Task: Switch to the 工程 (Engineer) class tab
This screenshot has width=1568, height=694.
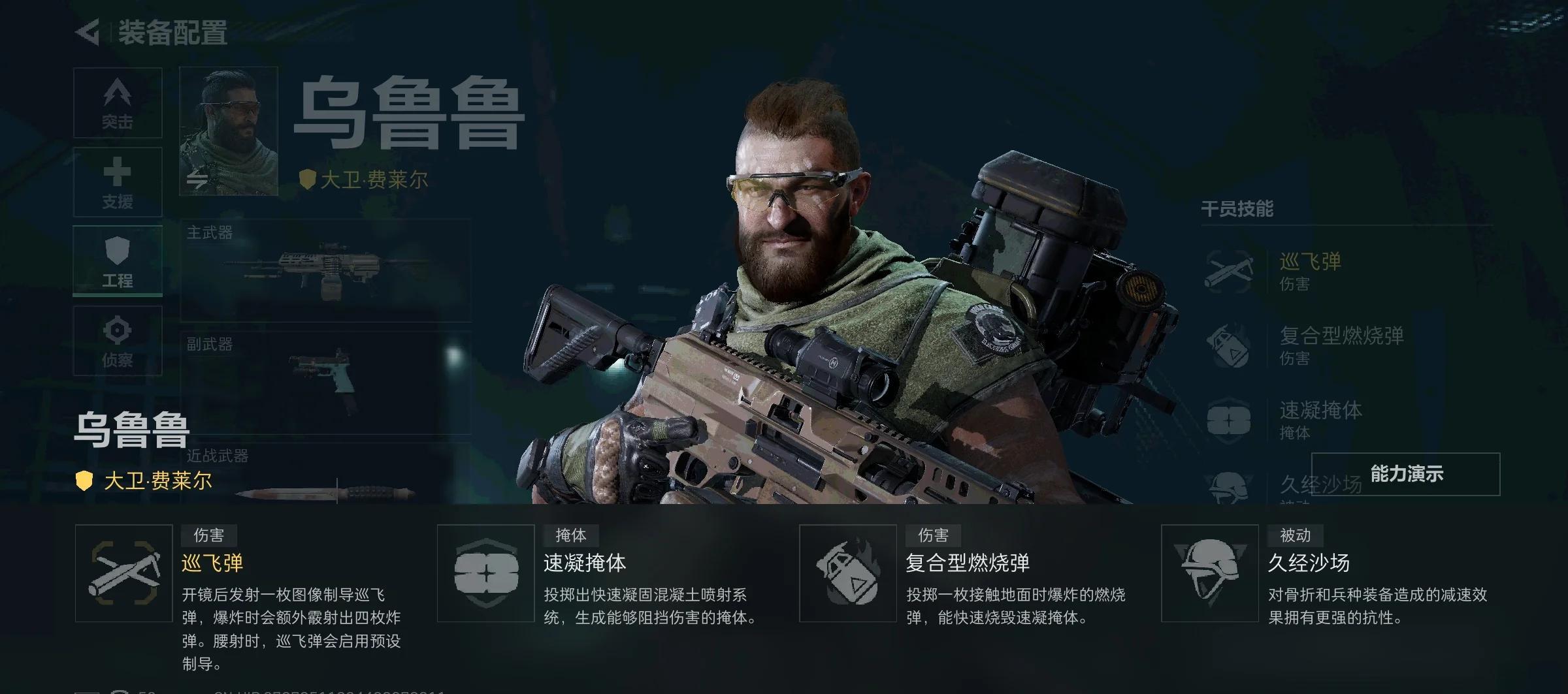Action: click(x=118, y=260)
